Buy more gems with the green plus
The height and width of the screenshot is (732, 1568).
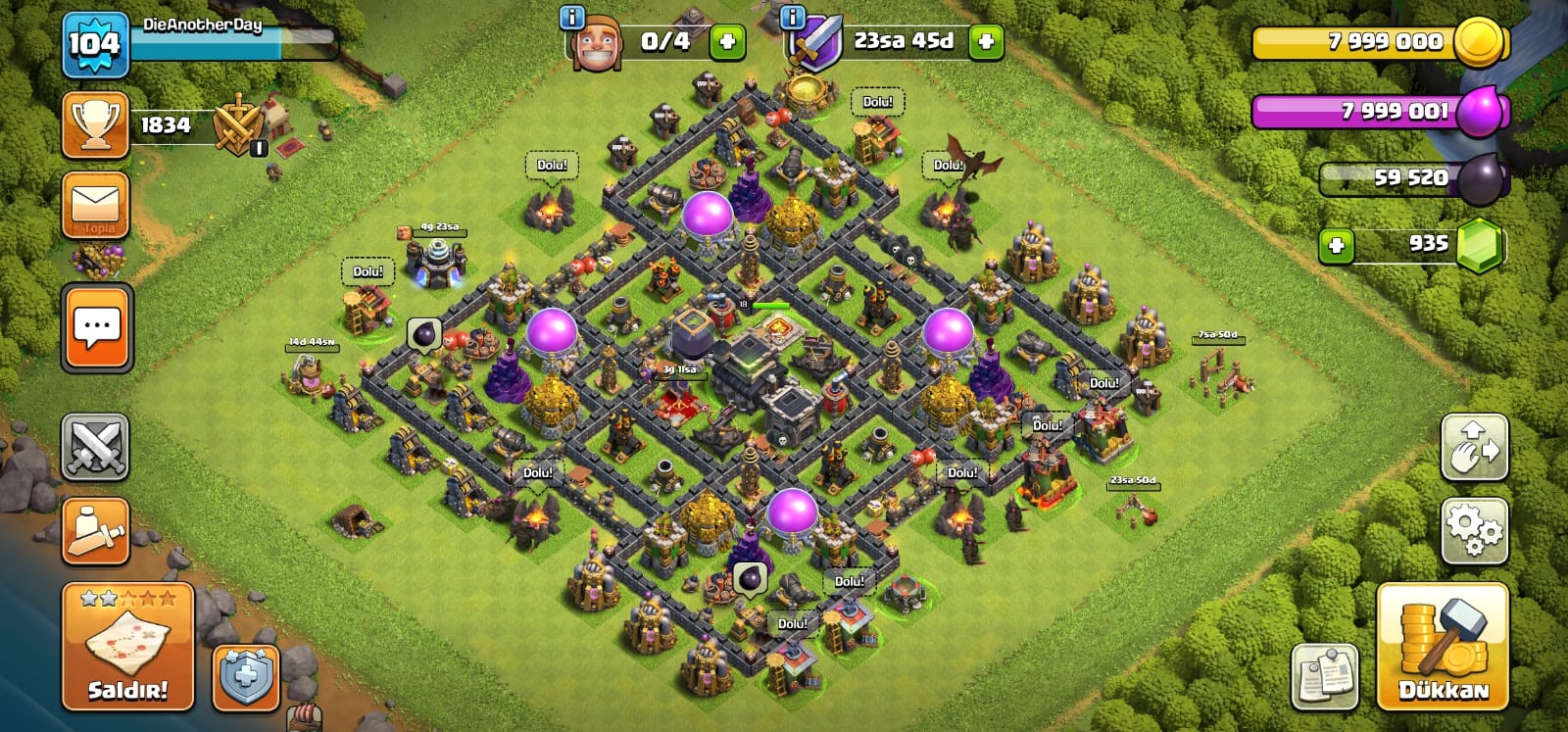tap(1337, 245)
